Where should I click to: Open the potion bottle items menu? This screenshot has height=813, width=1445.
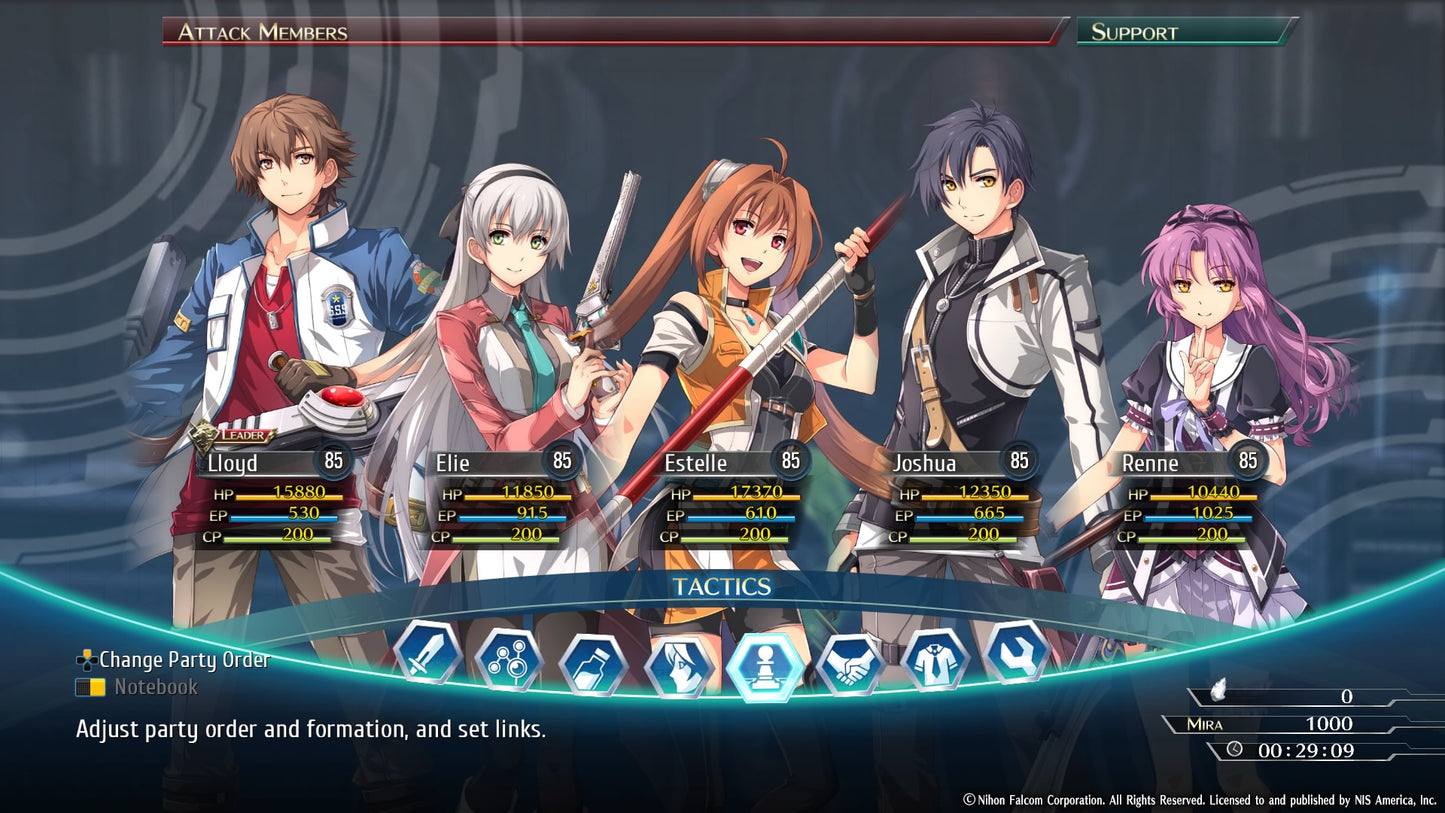point(593,665)
